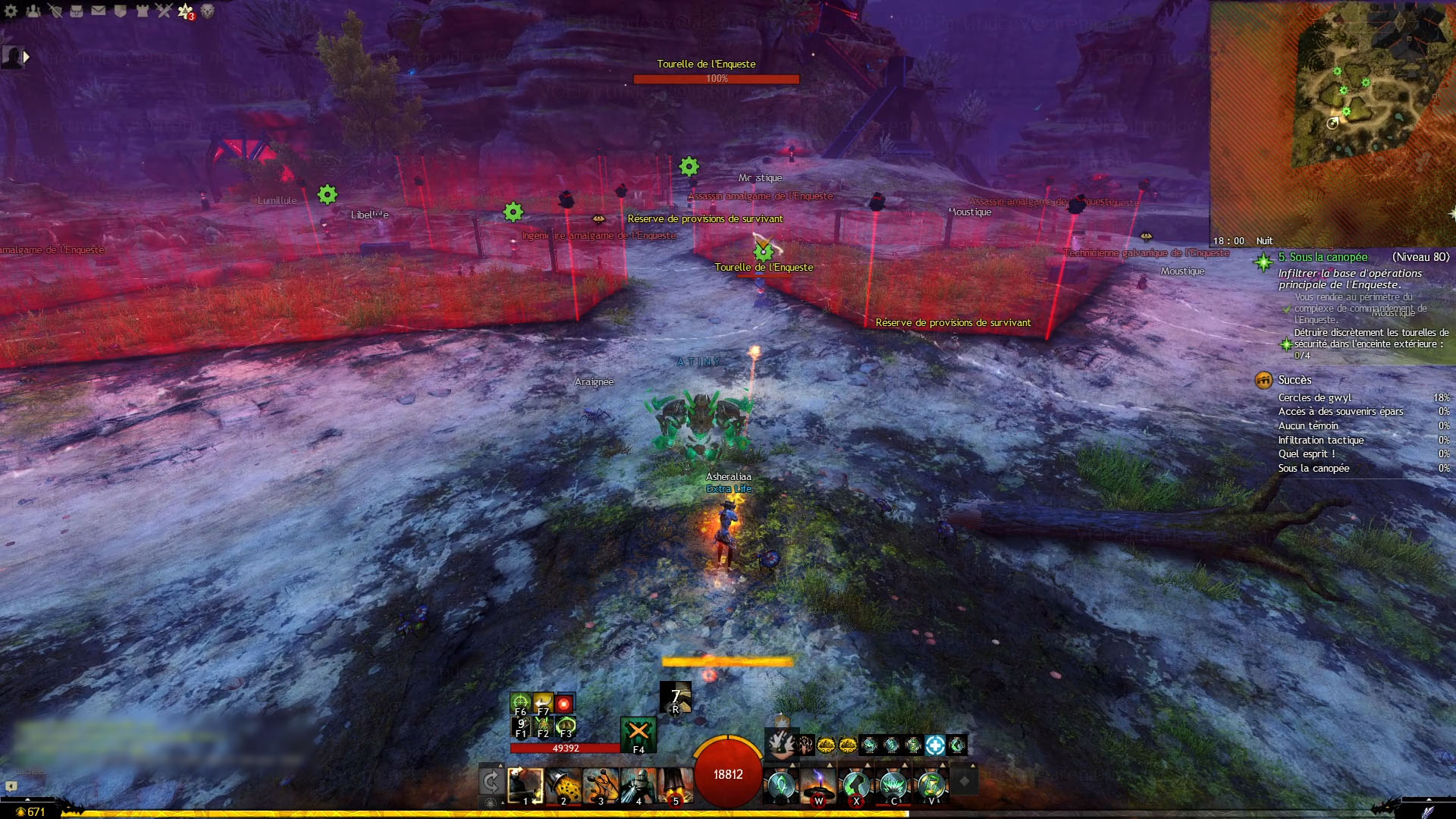1456x819 pixels.
Task: Open the inventory bag icon
Action: (x=77, y=11)
